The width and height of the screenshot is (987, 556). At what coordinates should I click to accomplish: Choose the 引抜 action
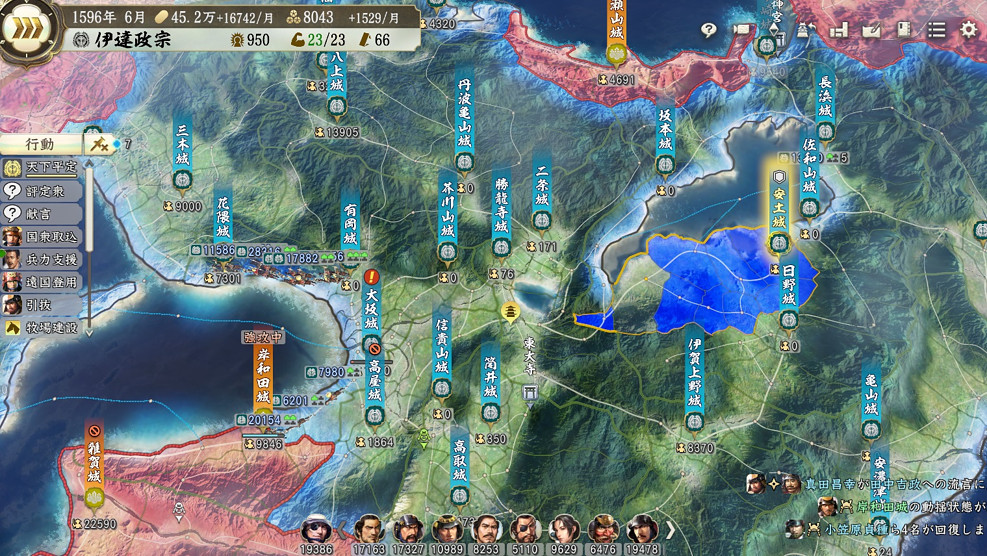tap(44, 304)
